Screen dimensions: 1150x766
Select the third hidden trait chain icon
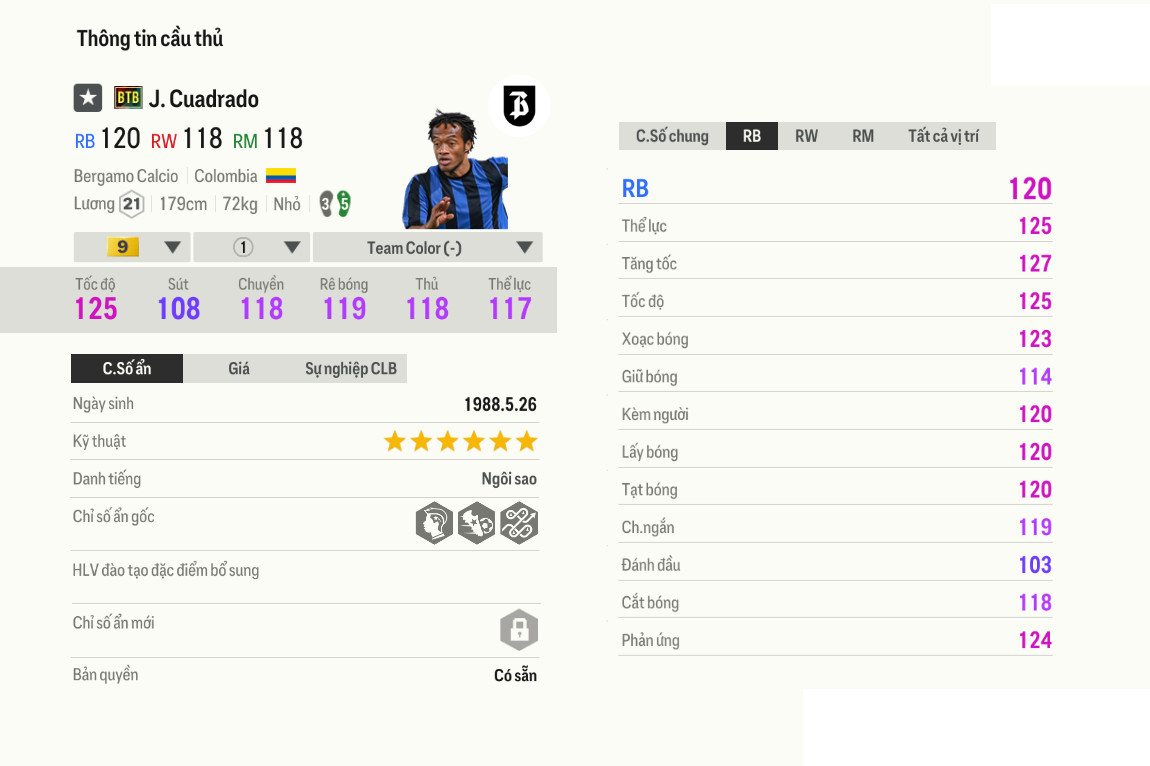[x=519, y=523]
